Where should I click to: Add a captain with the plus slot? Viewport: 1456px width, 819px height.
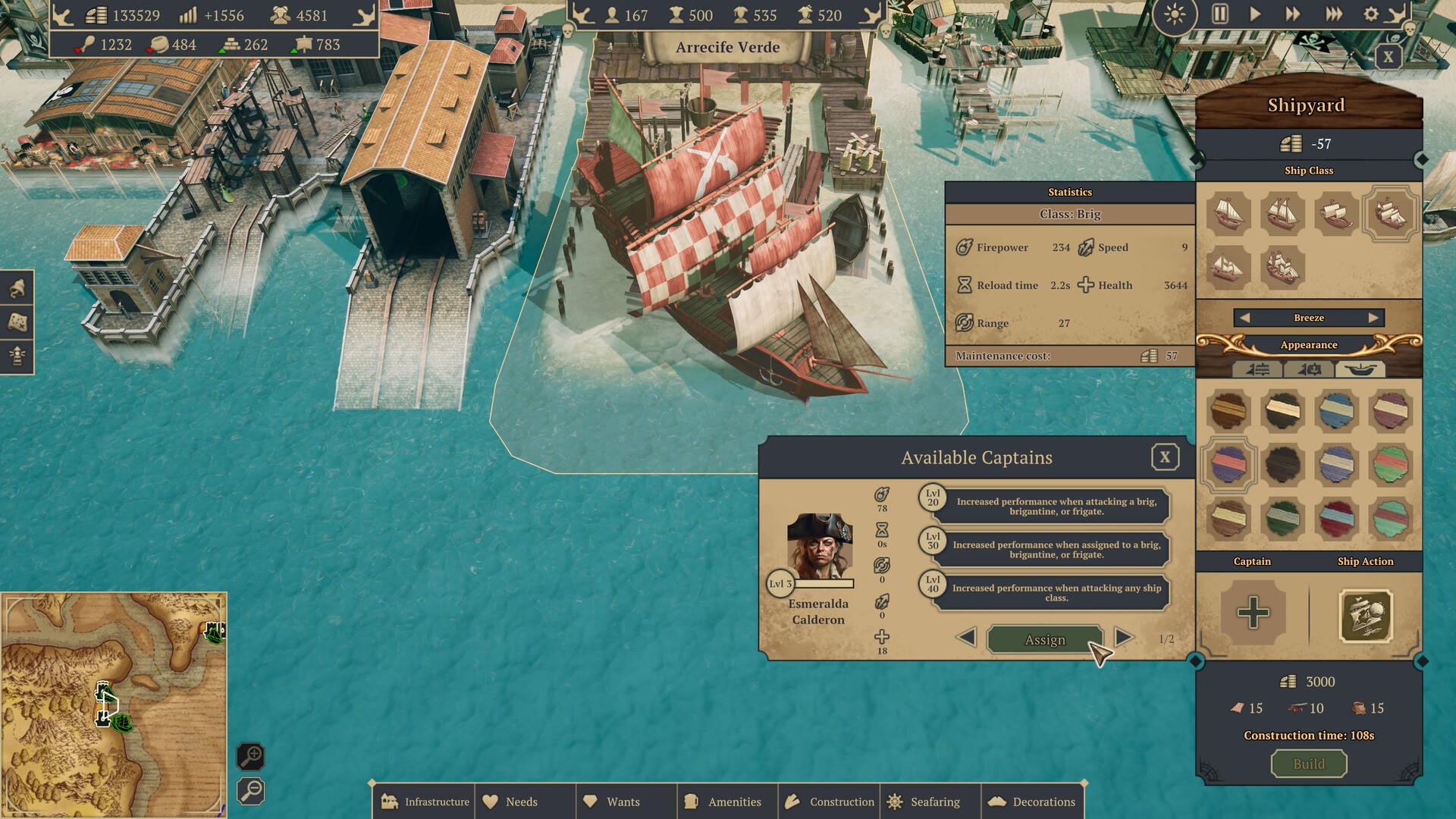(1253, 613)
